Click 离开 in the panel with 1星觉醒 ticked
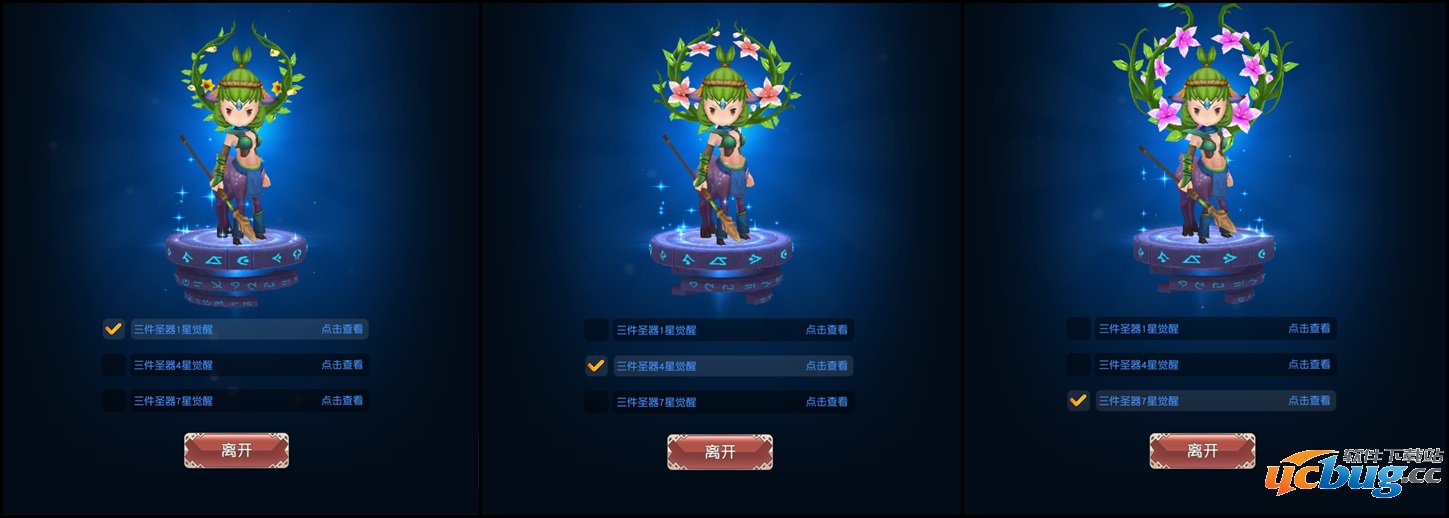 236,451
